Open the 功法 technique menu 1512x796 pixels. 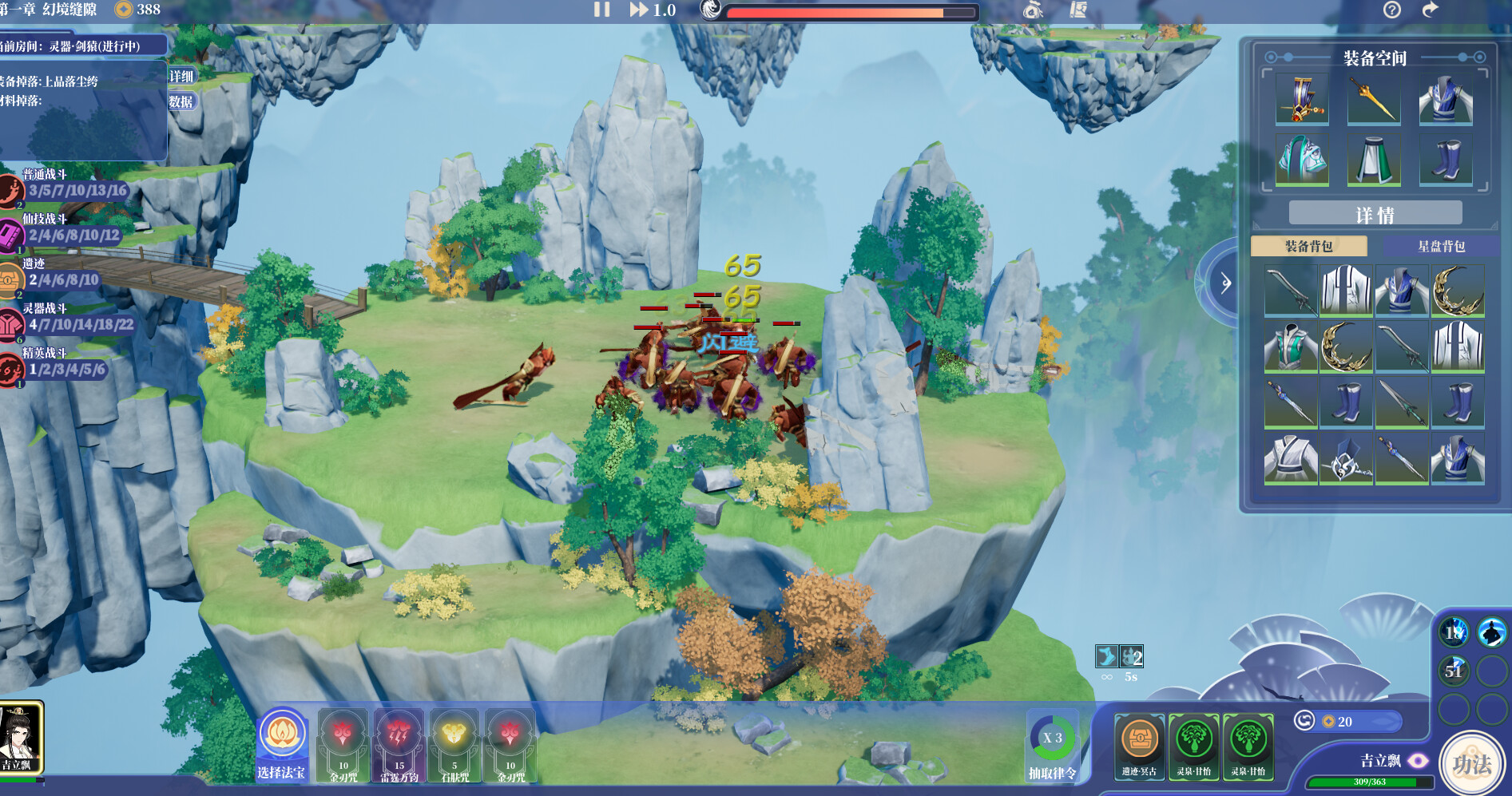point(1471,764)
